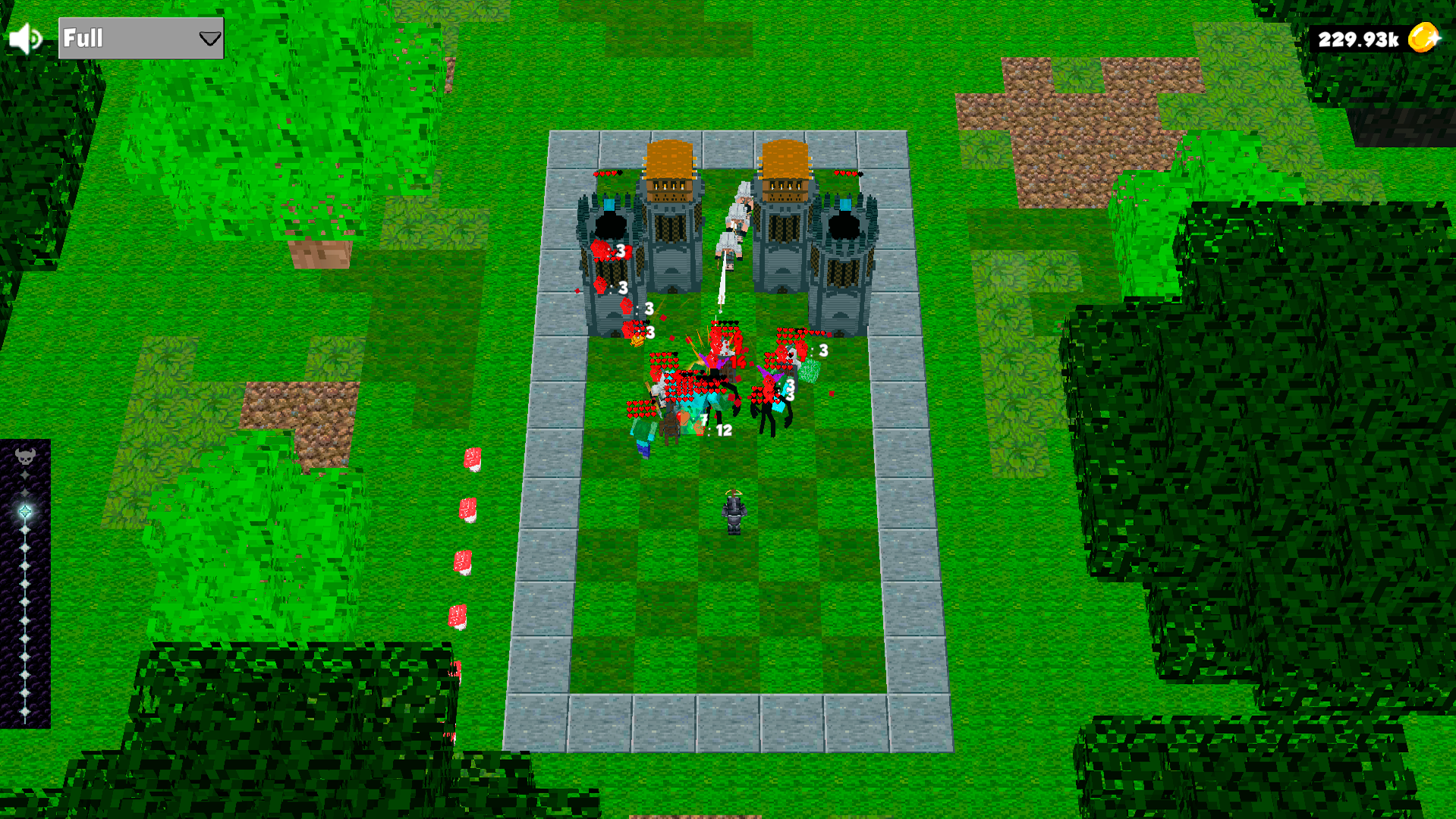
Task: Expand the graphics setting selector via its arrow
Action: pyautogui.click(x=209, y=38)
